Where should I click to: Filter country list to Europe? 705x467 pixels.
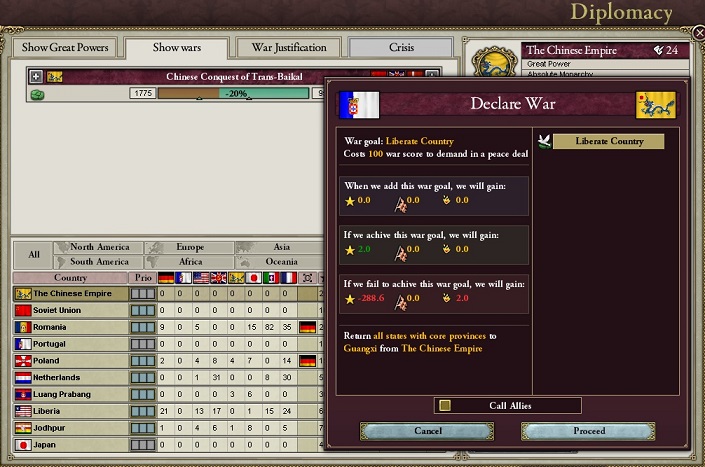click(x=190, y=247)
